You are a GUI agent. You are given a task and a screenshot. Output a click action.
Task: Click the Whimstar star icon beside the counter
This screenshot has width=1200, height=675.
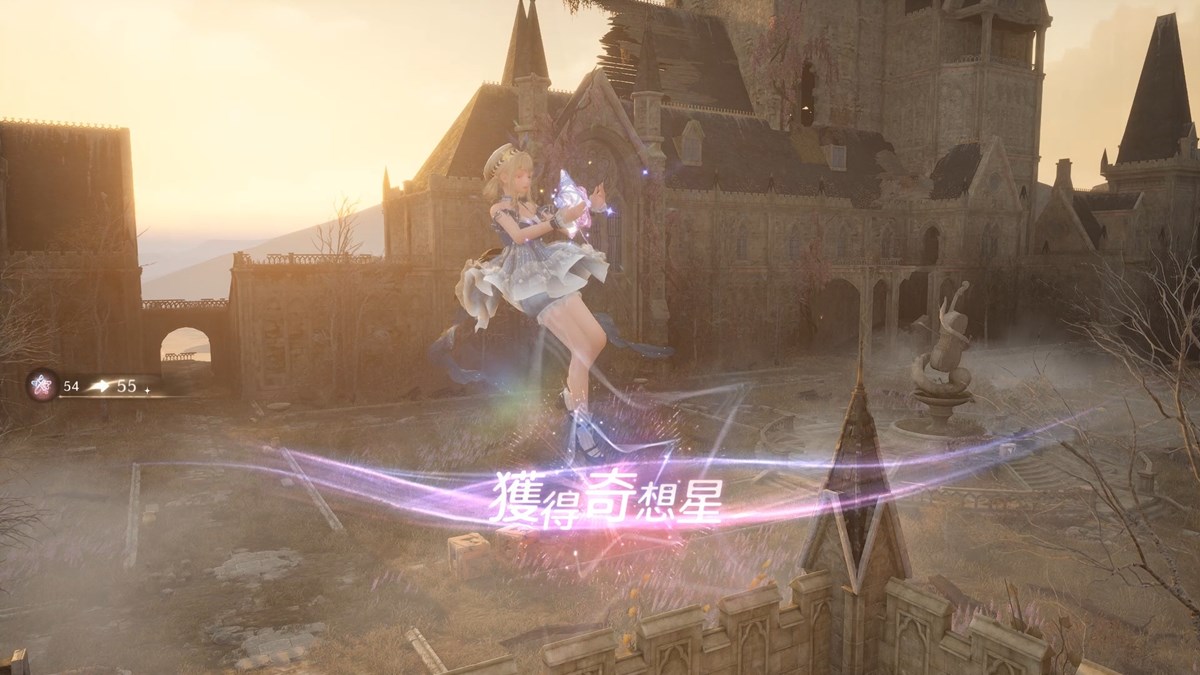point(43,385)
